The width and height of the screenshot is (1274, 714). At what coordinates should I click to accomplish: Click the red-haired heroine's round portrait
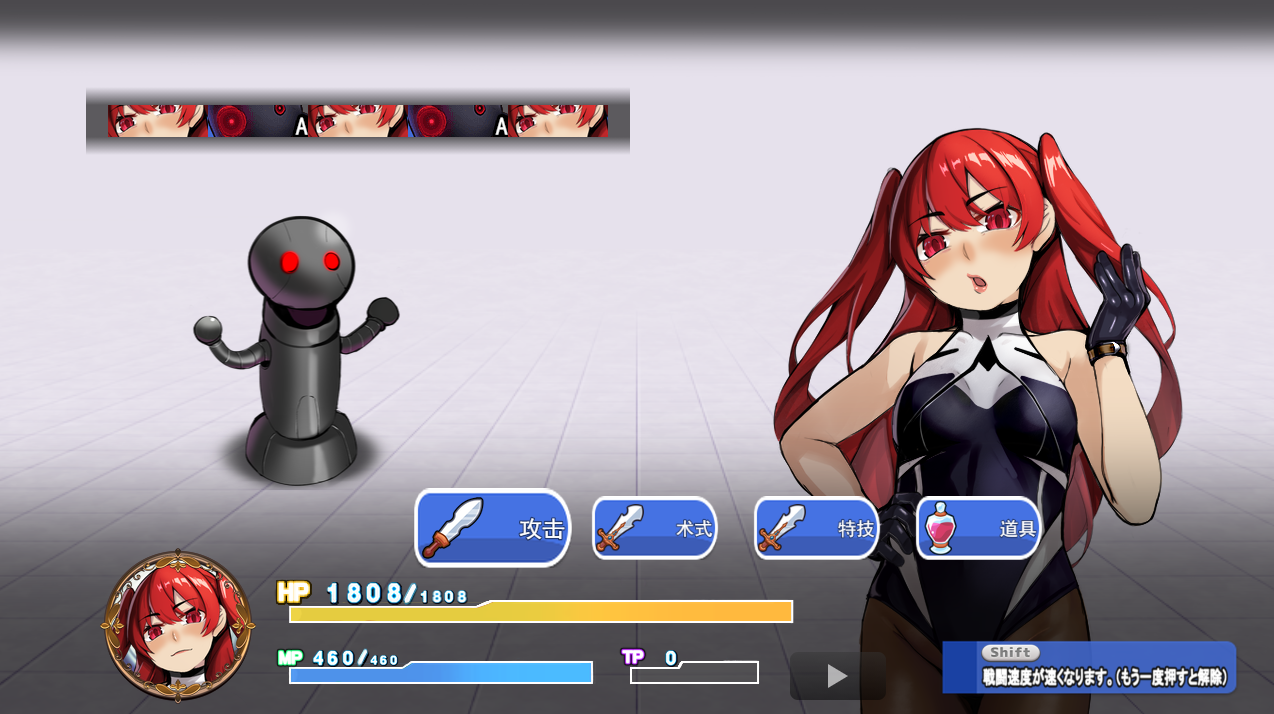coord(178,625)
